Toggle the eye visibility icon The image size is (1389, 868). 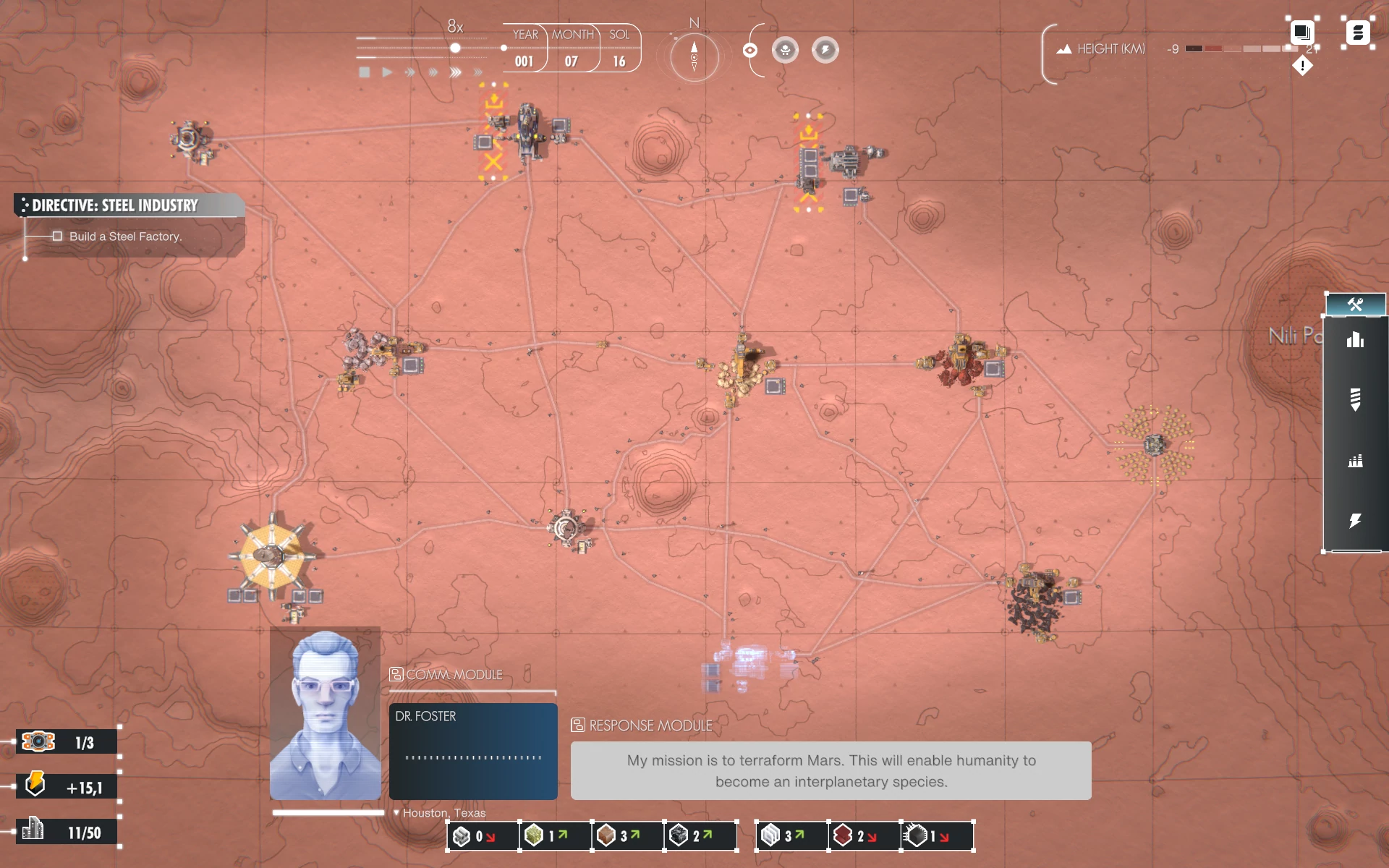(750, 50)
